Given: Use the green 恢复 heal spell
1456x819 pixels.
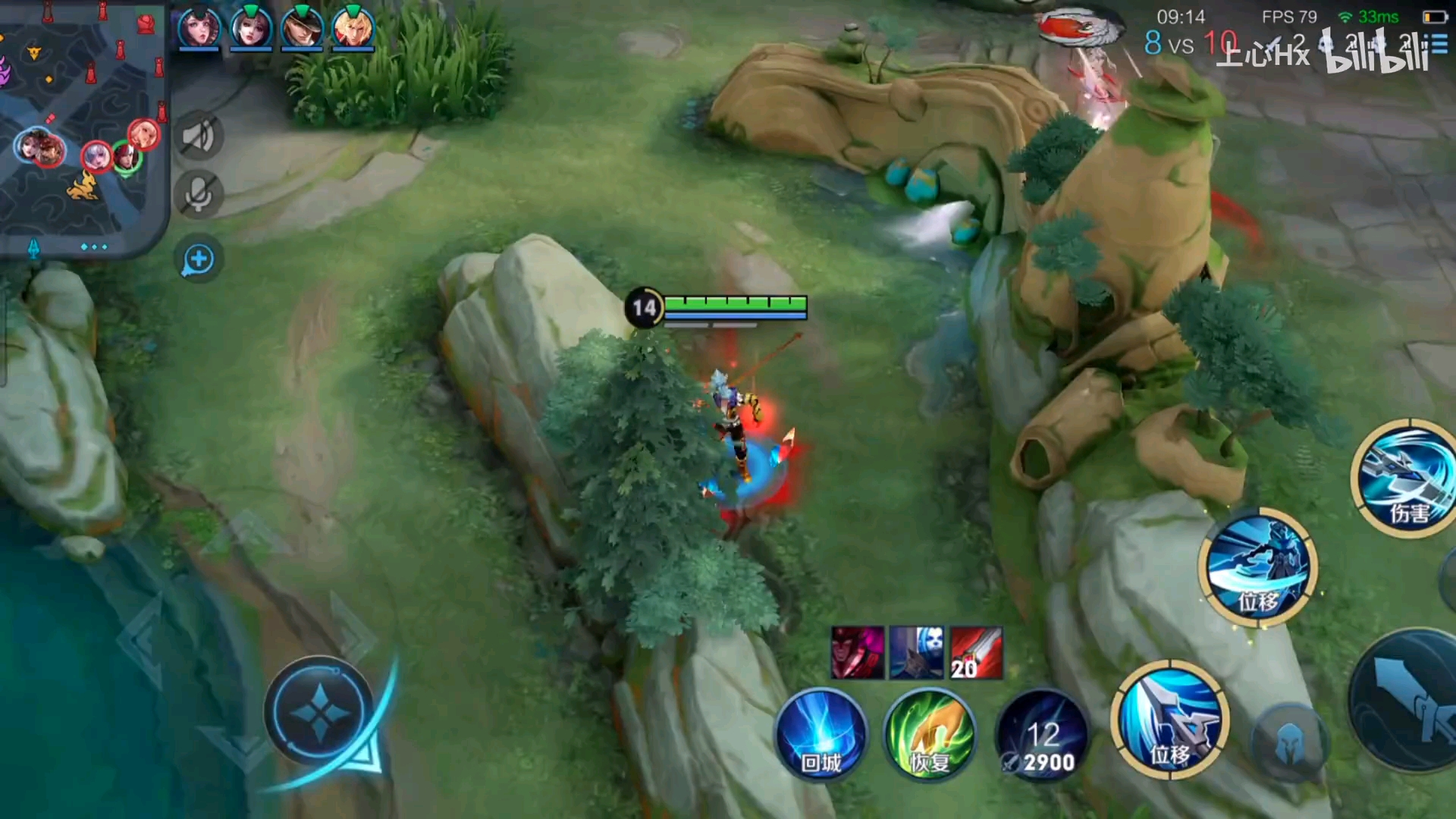Looking at the screenshot, I should tap(930, 734).
